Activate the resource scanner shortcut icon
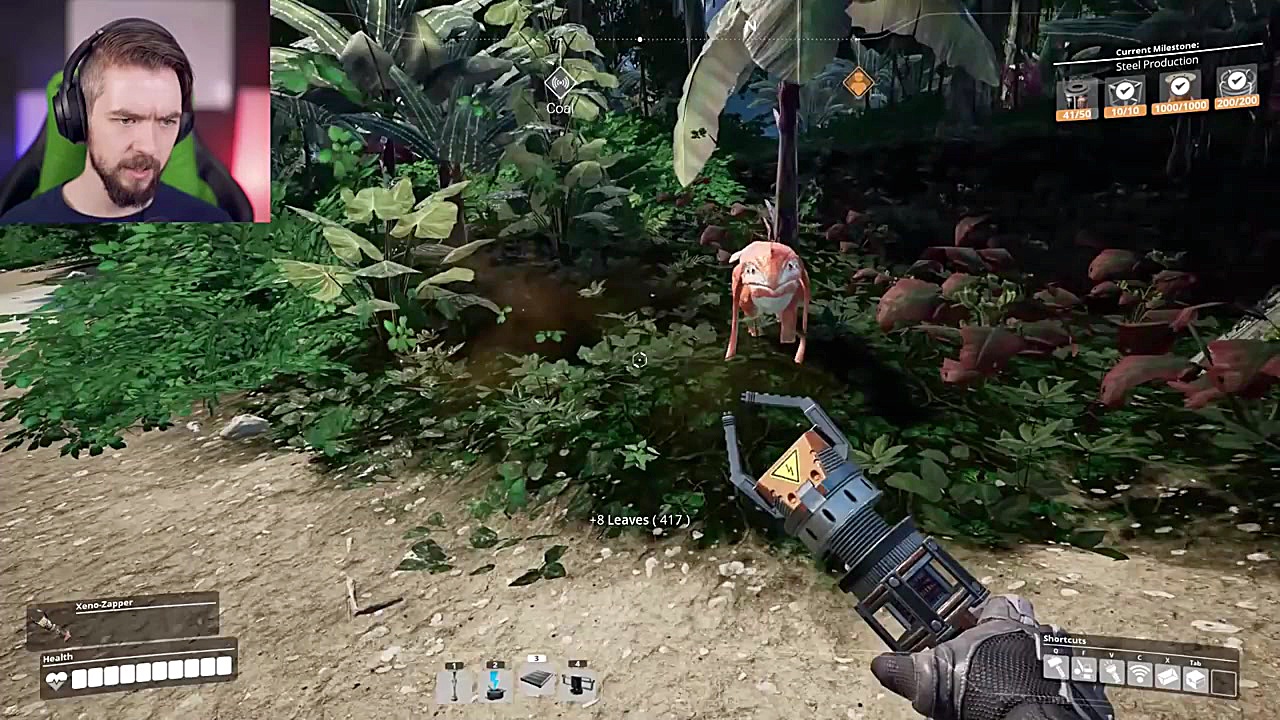The image size is (1280, 720). (x=1139, y=673)
